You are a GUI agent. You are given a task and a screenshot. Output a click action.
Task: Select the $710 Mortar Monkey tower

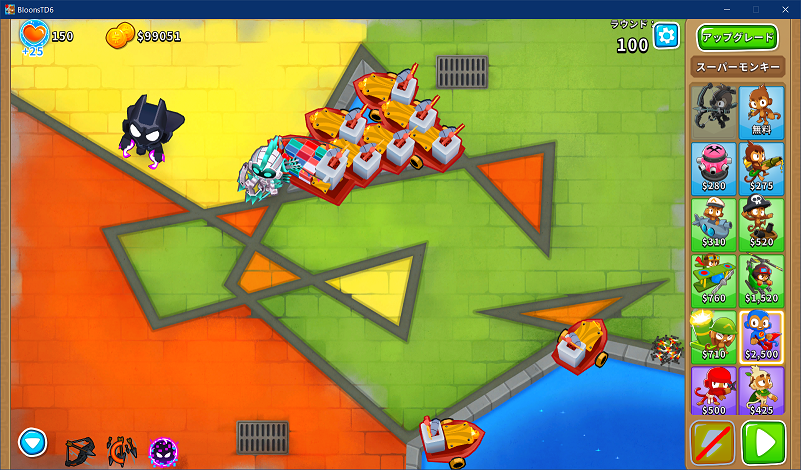[713, 334]
